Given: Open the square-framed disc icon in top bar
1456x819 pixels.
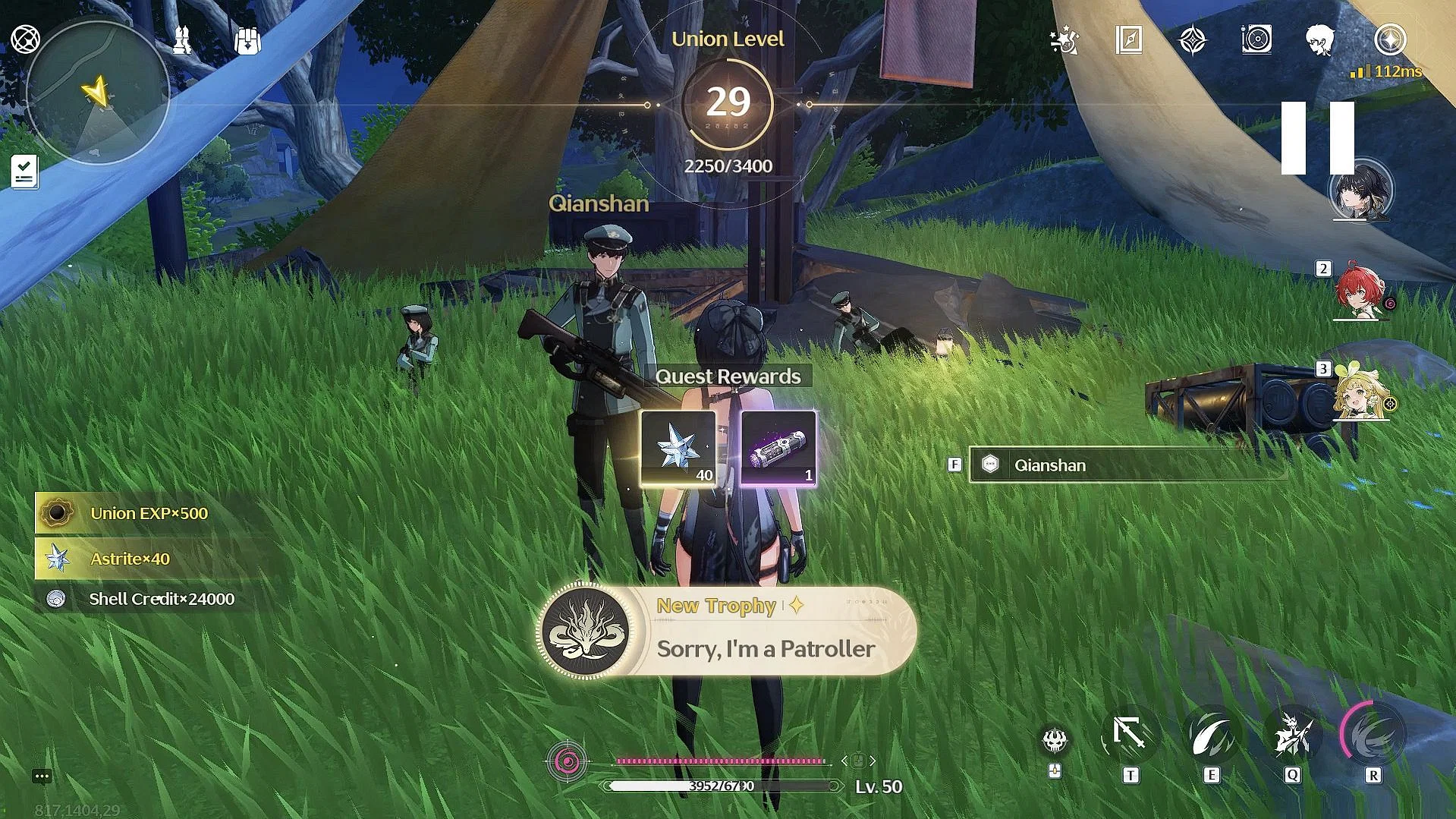Looking at the screenshot, I should tap(1256, 39).
